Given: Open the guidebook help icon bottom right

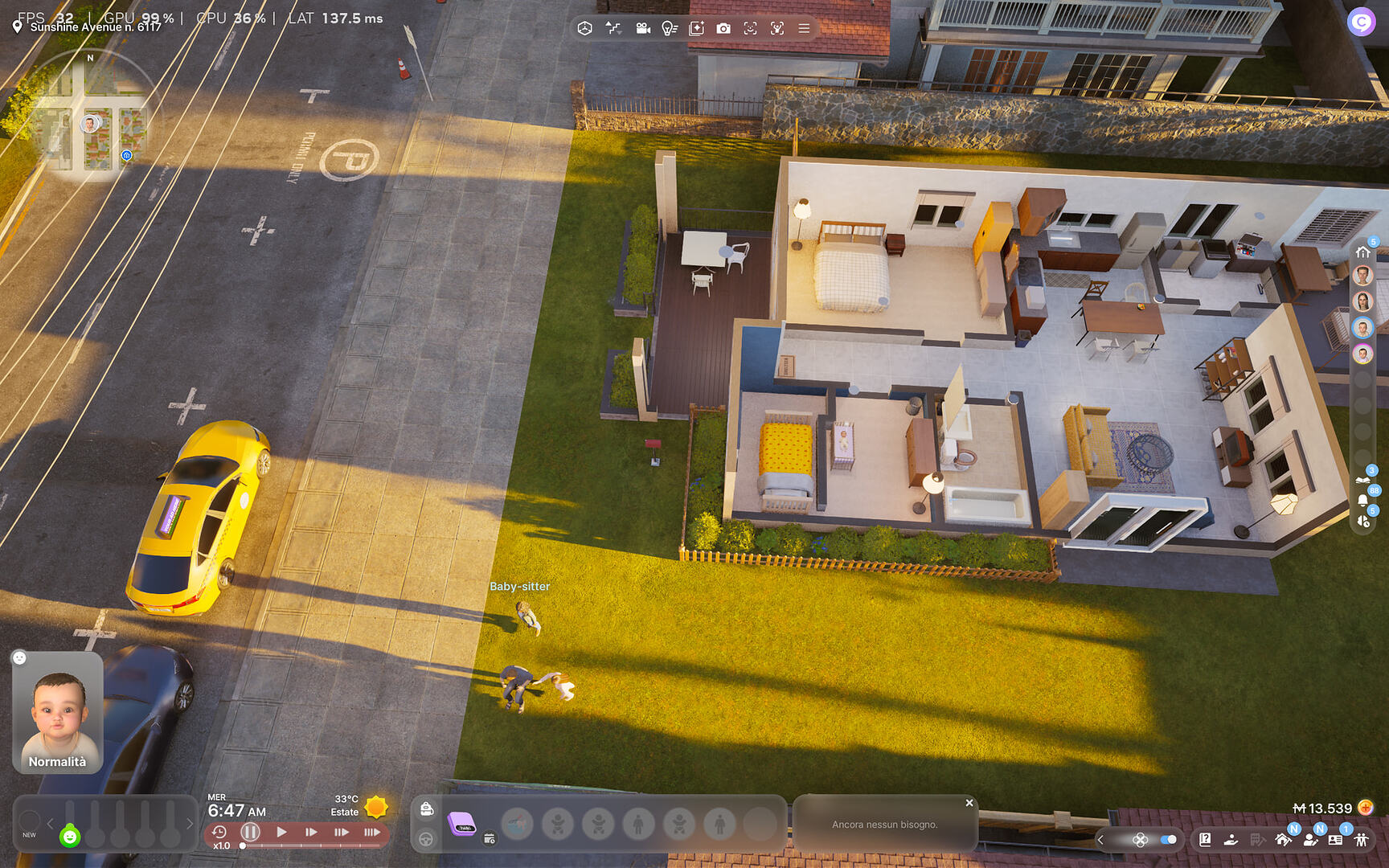Looking at the screenshot, I should (1205, 840).
